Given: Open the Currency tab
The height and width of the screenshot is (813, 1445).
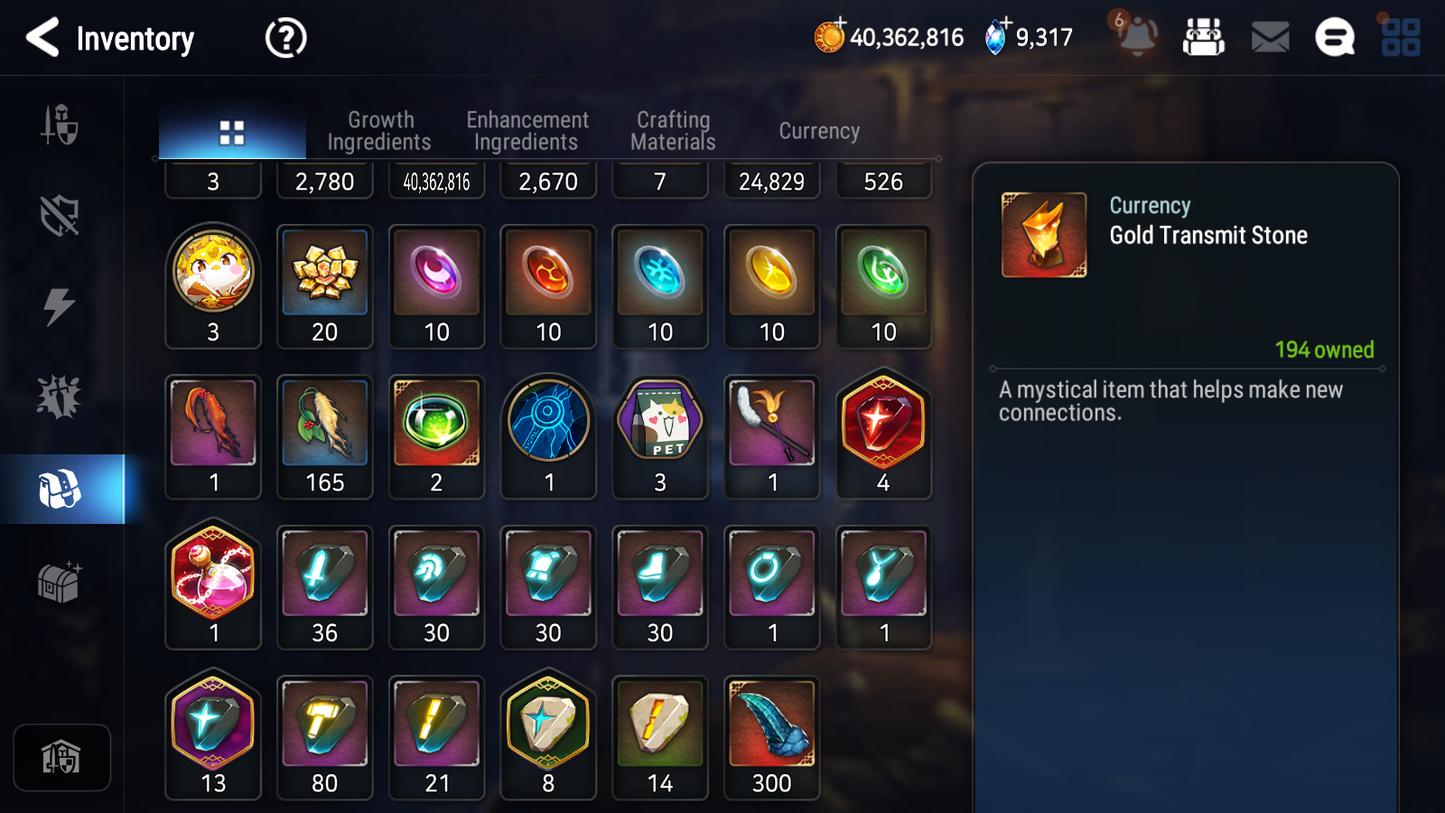Looking at the screenshot, I should point(819,131).
